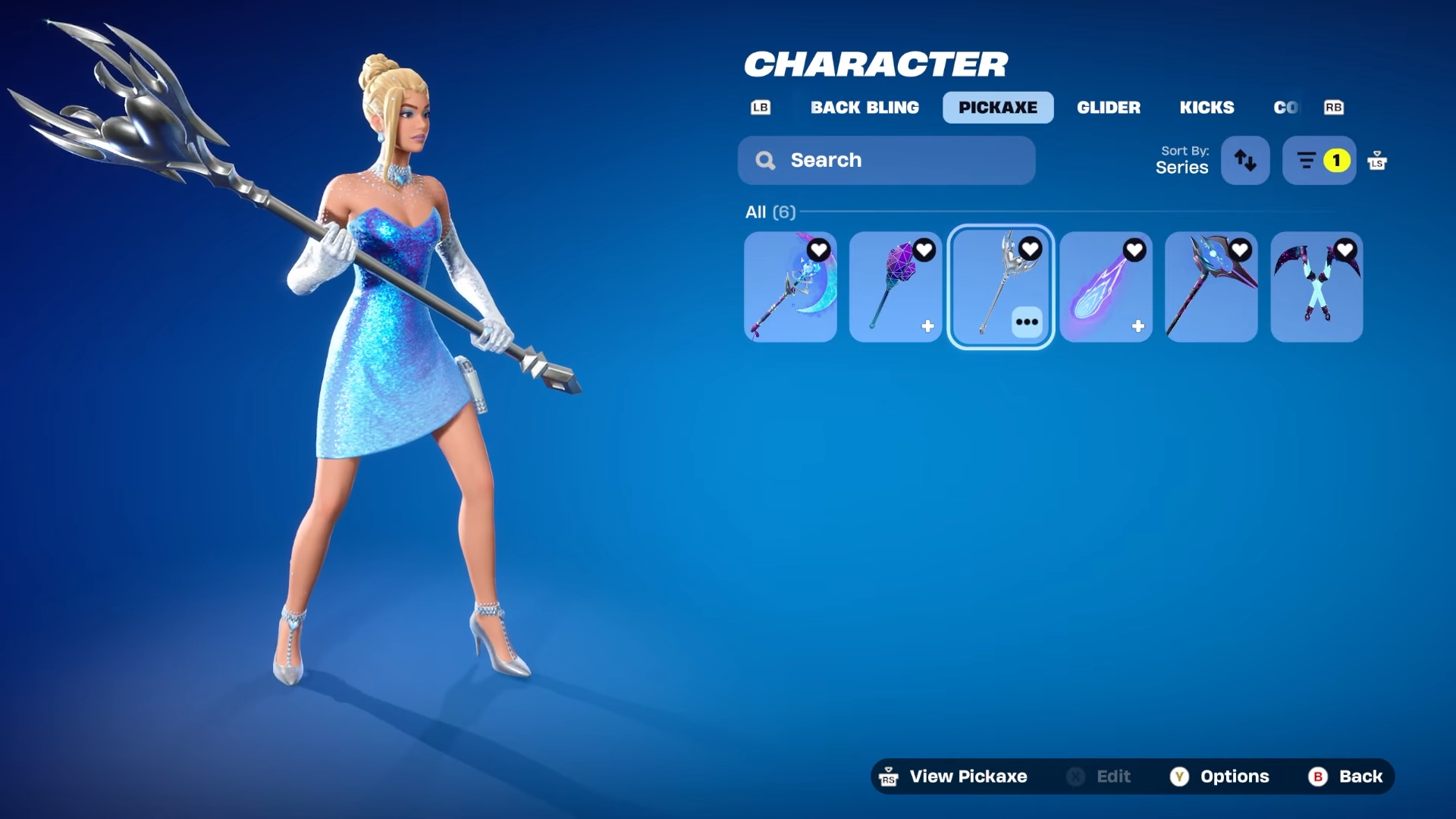1456x819 pixels.
Task: Open the three-dots menu on the trident
Action: tap(1027, 322)
